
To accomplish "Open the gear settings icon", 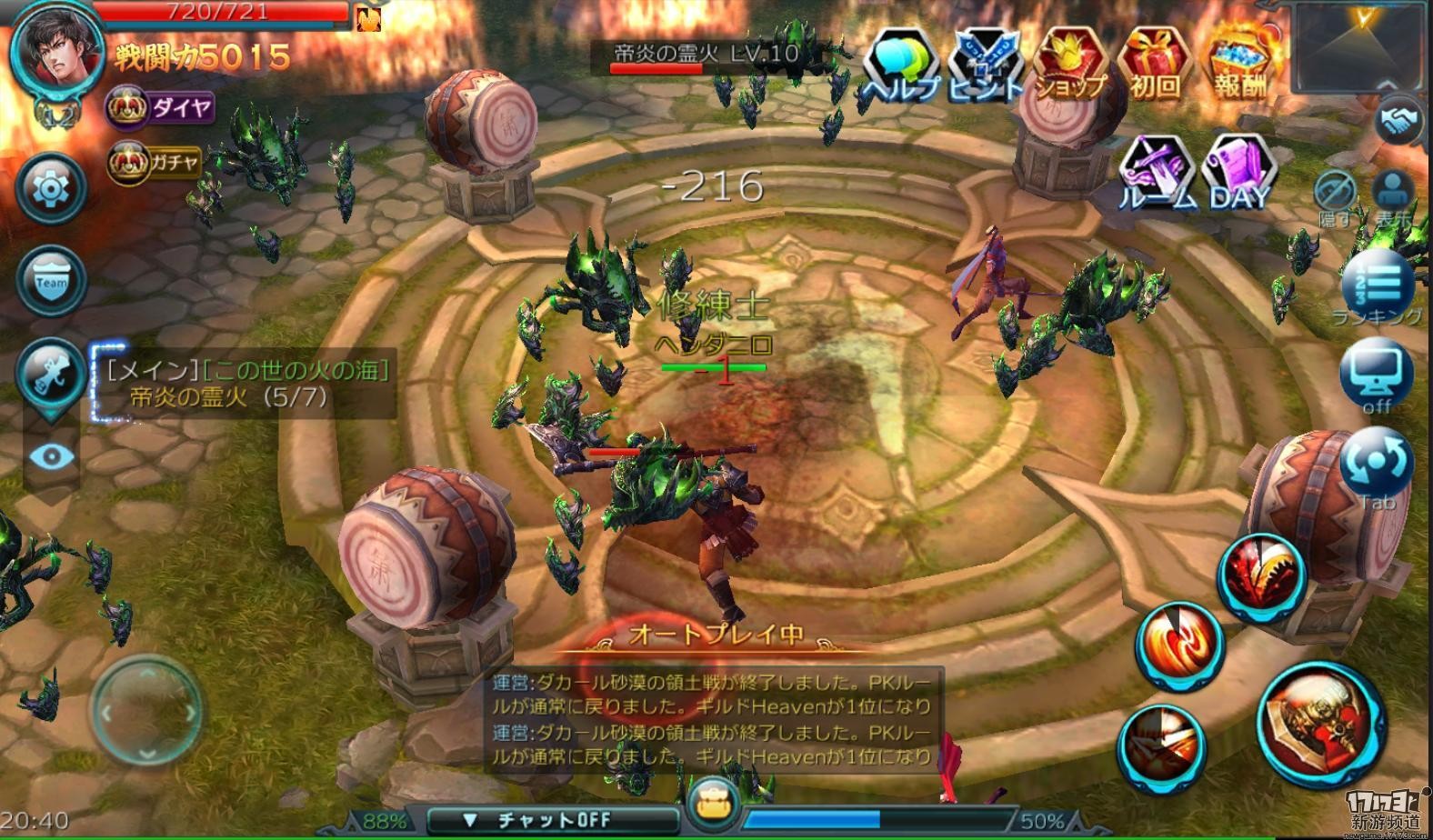I will (51, 189).
